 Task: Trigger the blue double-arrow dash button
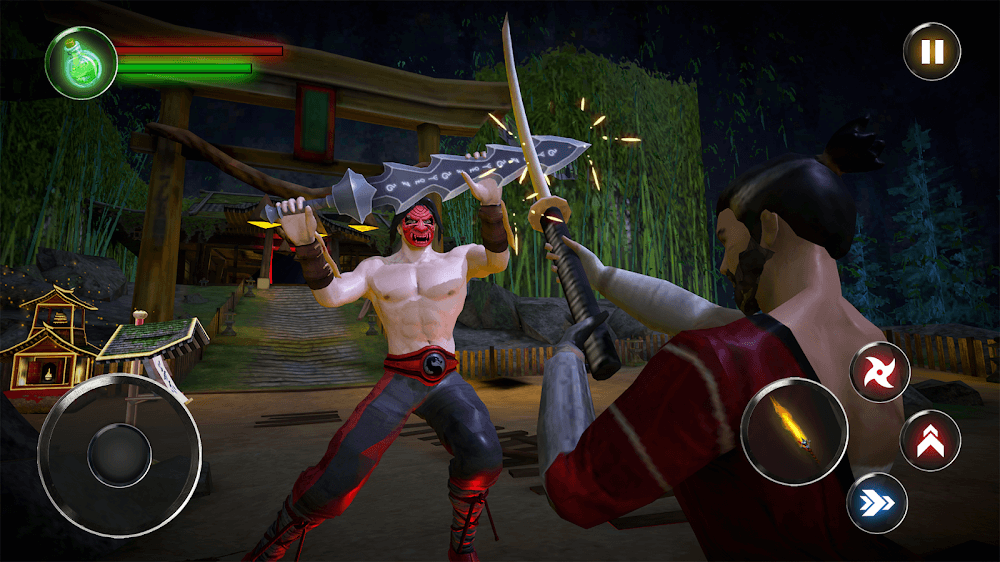[877, 502]
